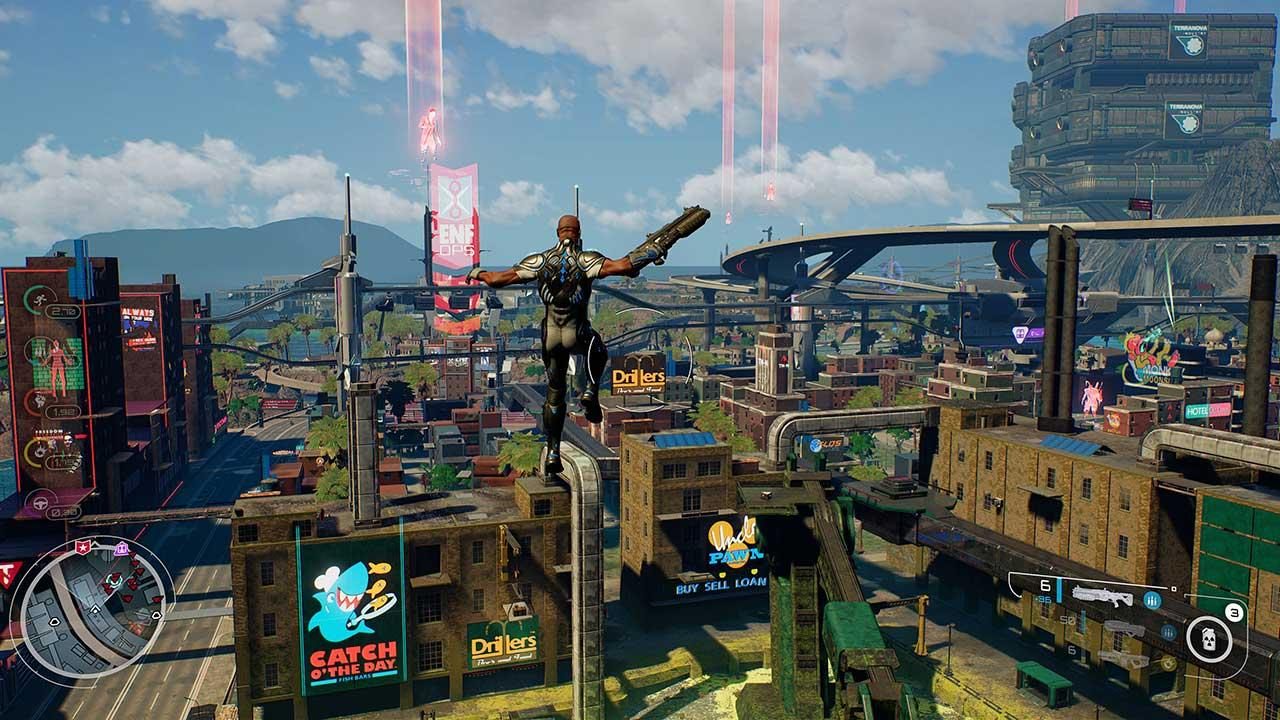1280x720 pixels.
Task: Select the Agility skill icon
Action: (x=39, y=299)
